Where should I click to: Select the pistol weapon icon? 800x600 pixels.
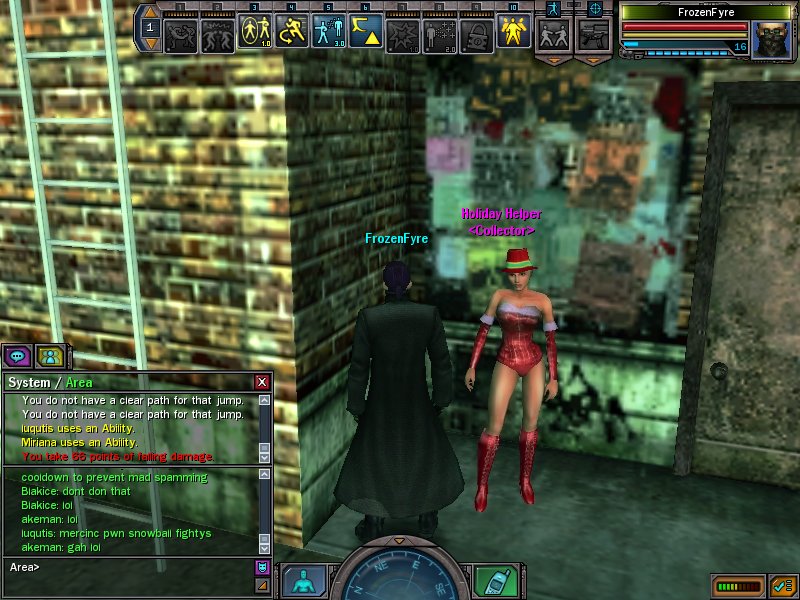pos(594,34)
